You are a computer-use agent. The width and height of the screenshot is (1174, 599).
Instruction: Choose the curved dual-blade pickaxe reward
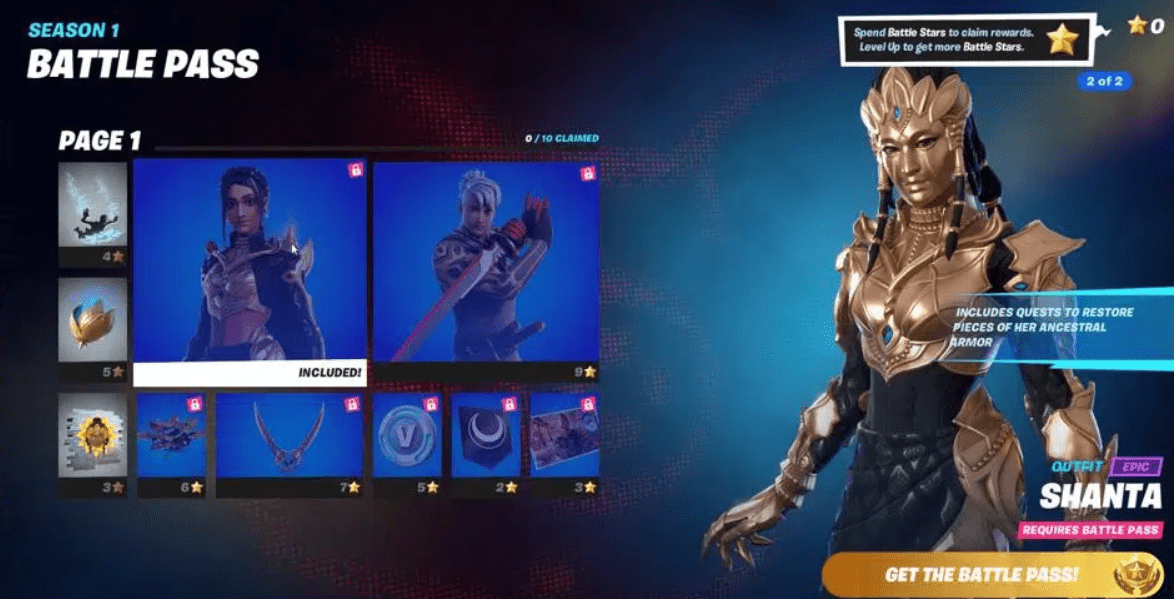pyautogui.click(x=289, y=436)
